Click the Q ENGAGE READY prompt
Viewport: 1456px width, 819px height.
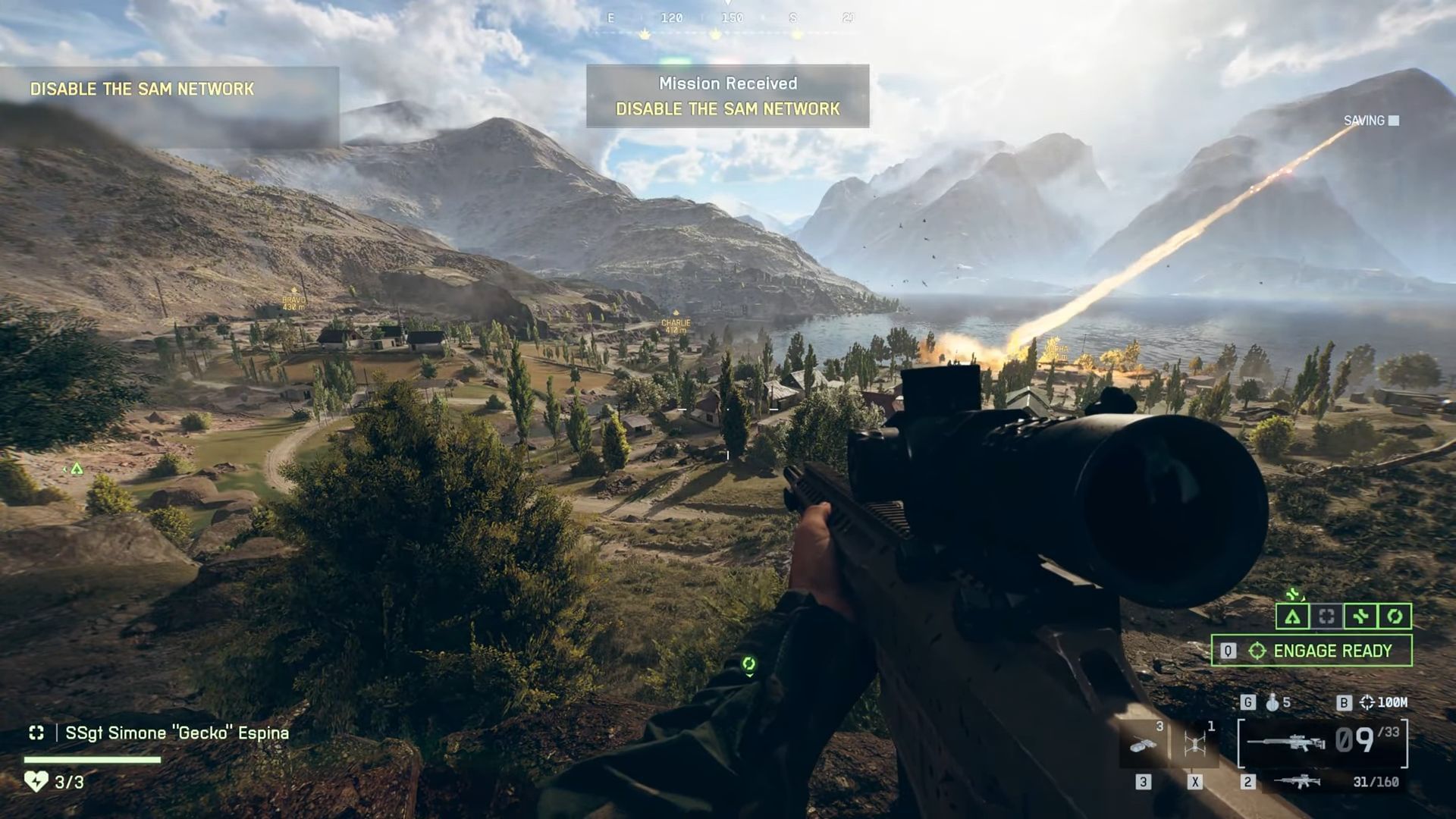click(1310, 651)
